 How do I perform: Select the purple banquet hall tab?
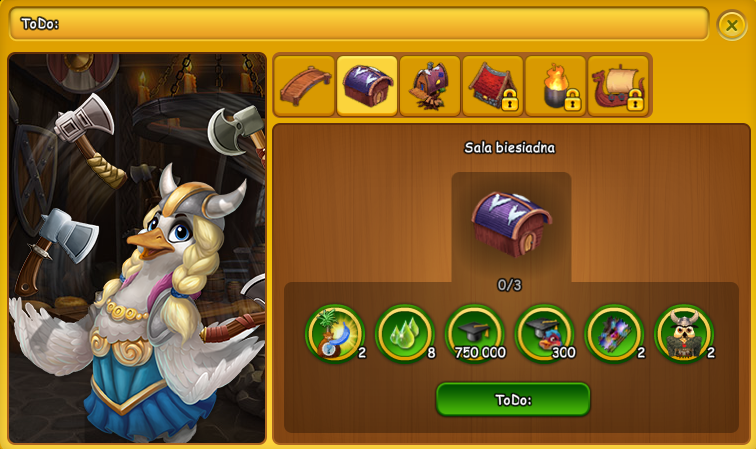pyautogui.click(x=367, y=86)
